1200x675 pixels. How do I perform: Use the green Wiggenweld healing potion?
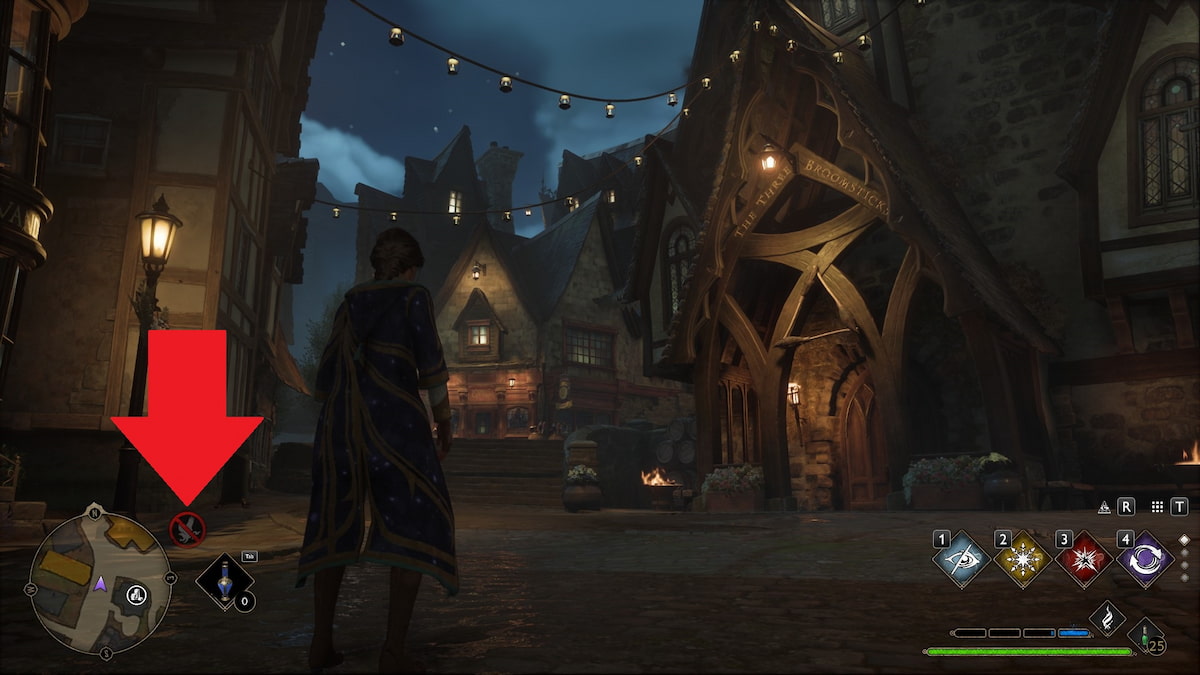tap(1145, 635)
